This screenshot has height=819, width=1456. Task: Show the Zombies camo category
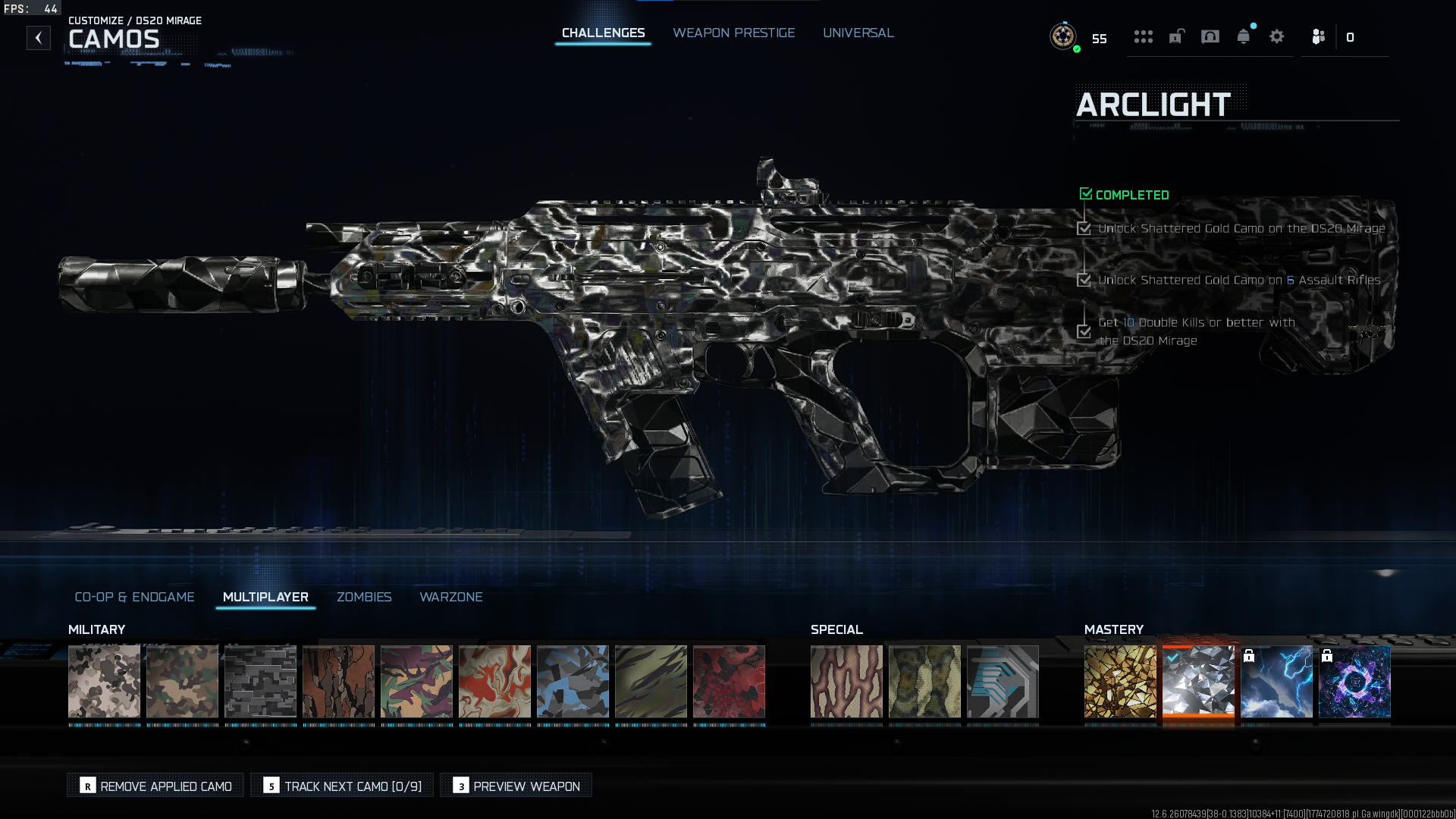[x=364, y=597]
